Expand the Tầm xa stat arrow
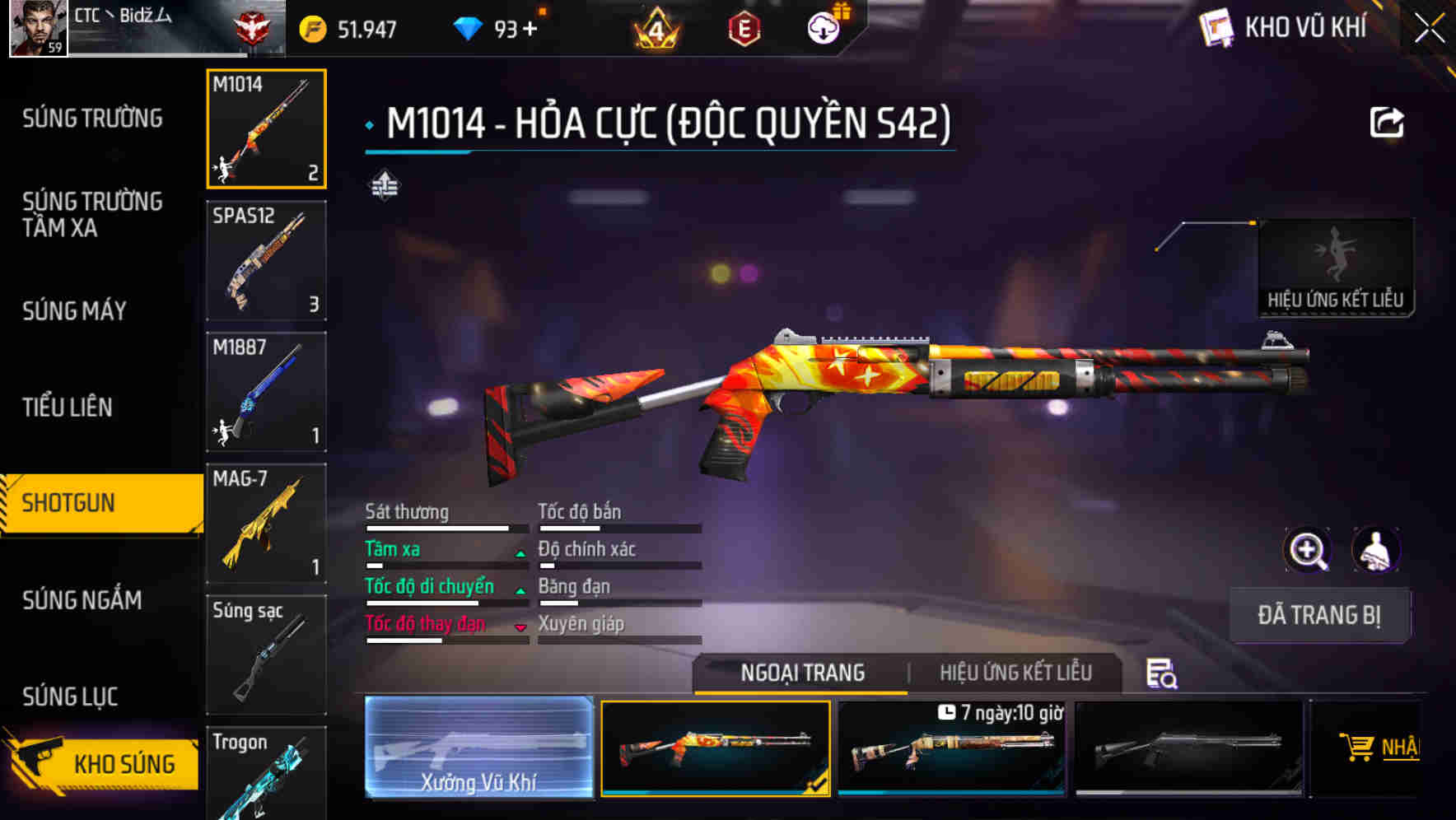The height and width of the screenshot is (820, 1456). (520, 554)
